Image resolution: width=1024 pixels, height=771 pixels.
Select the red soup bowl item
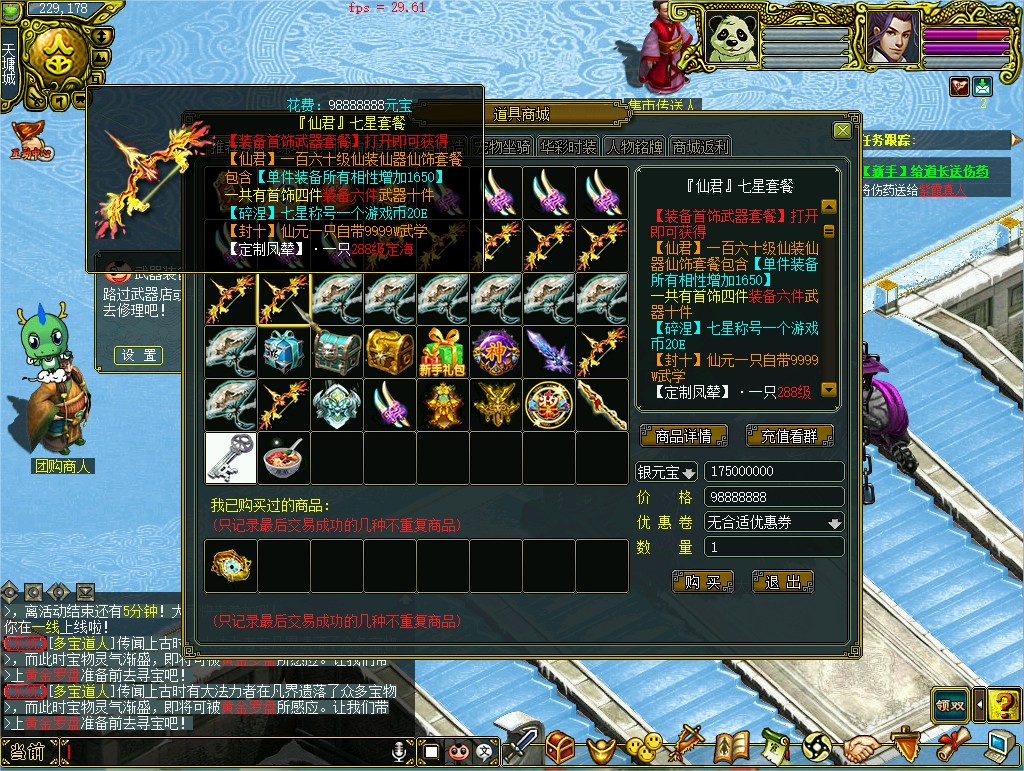click(x=283, y=457)
